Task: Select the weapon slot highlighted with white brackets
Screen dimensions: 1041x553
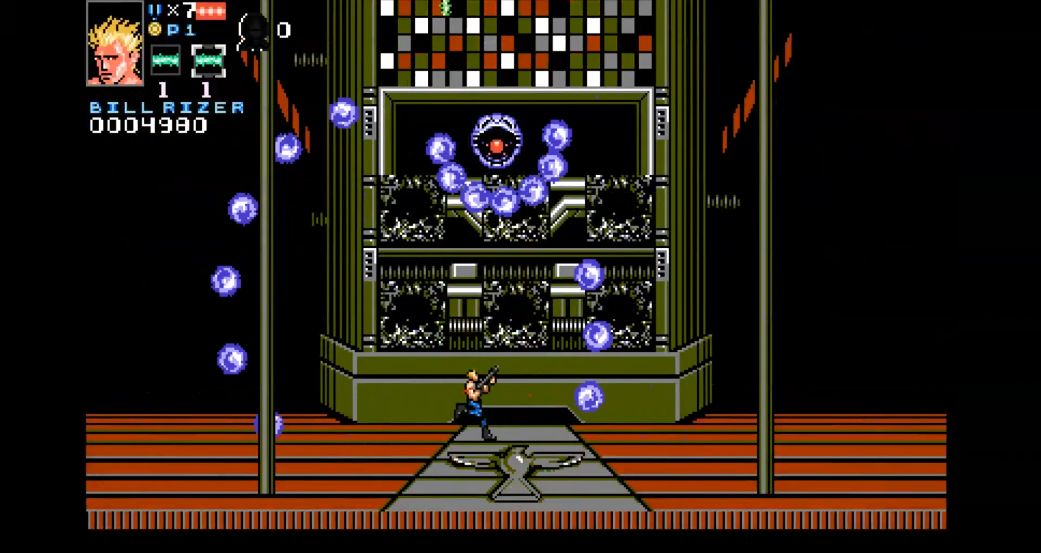Action: point(208,61)
